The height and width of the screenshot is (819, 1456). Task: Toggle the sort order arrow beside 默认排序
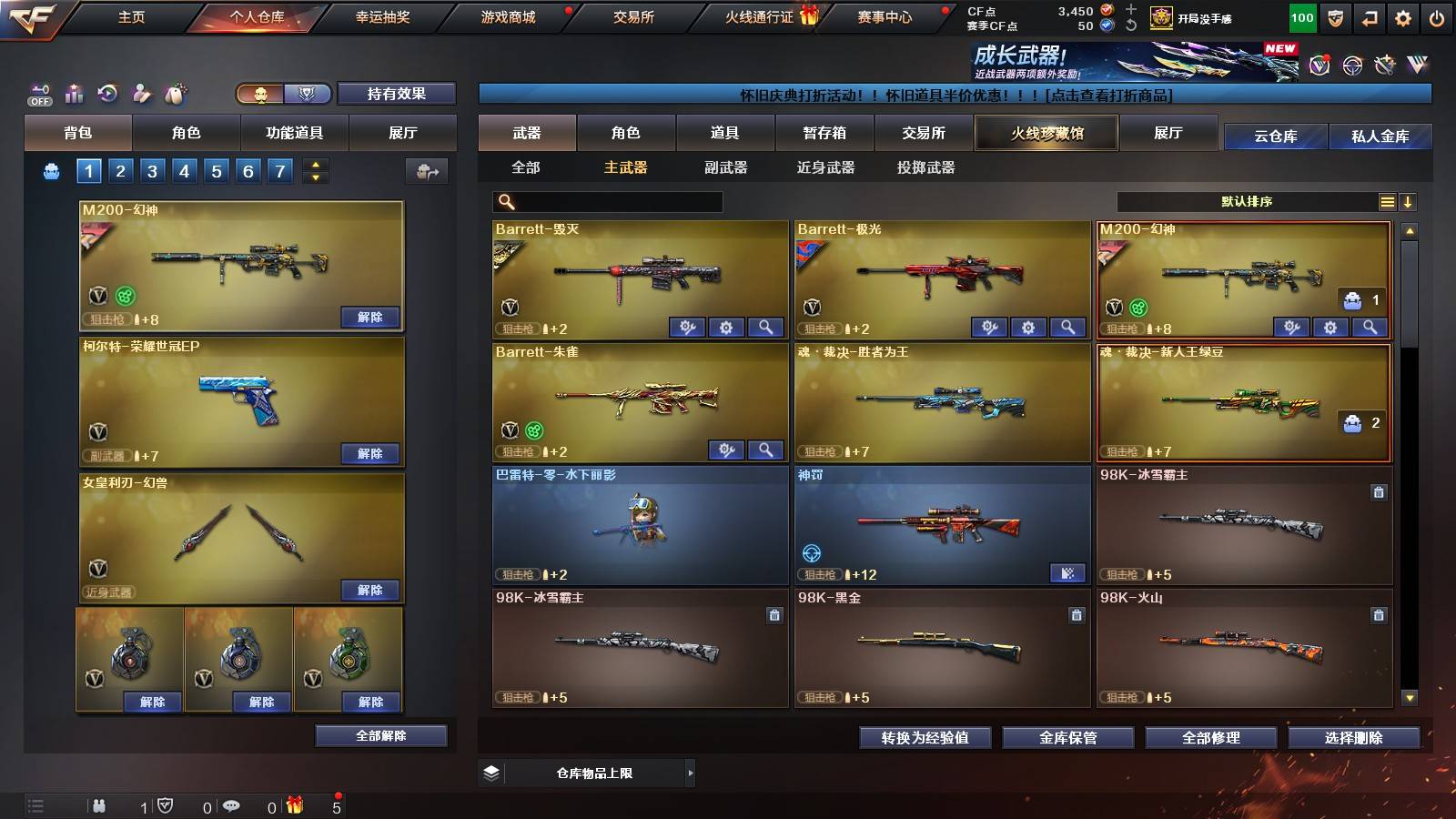(x=1409, y=202)
